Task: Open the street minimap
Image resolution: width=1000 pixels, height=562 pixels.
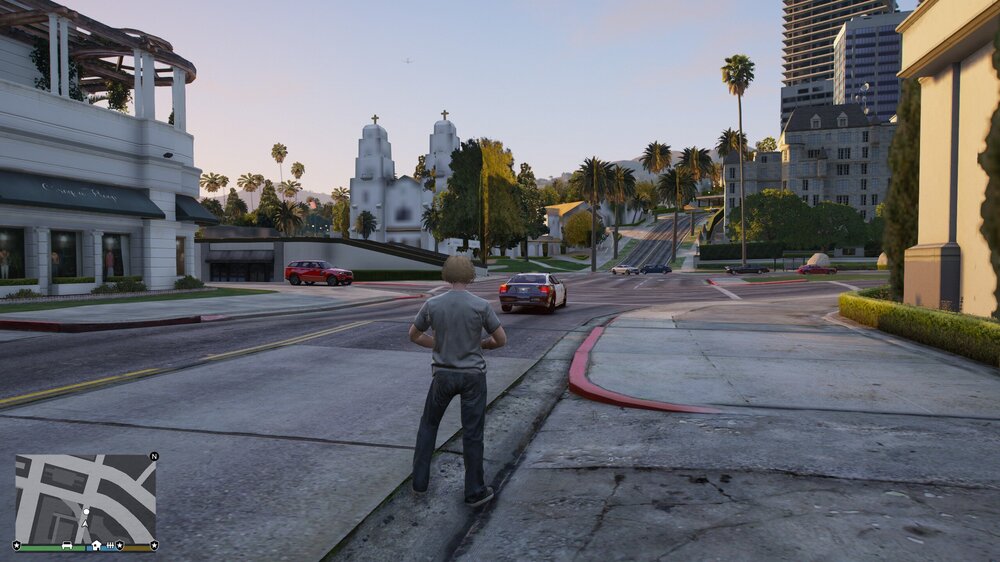Action: coord(85,497)
